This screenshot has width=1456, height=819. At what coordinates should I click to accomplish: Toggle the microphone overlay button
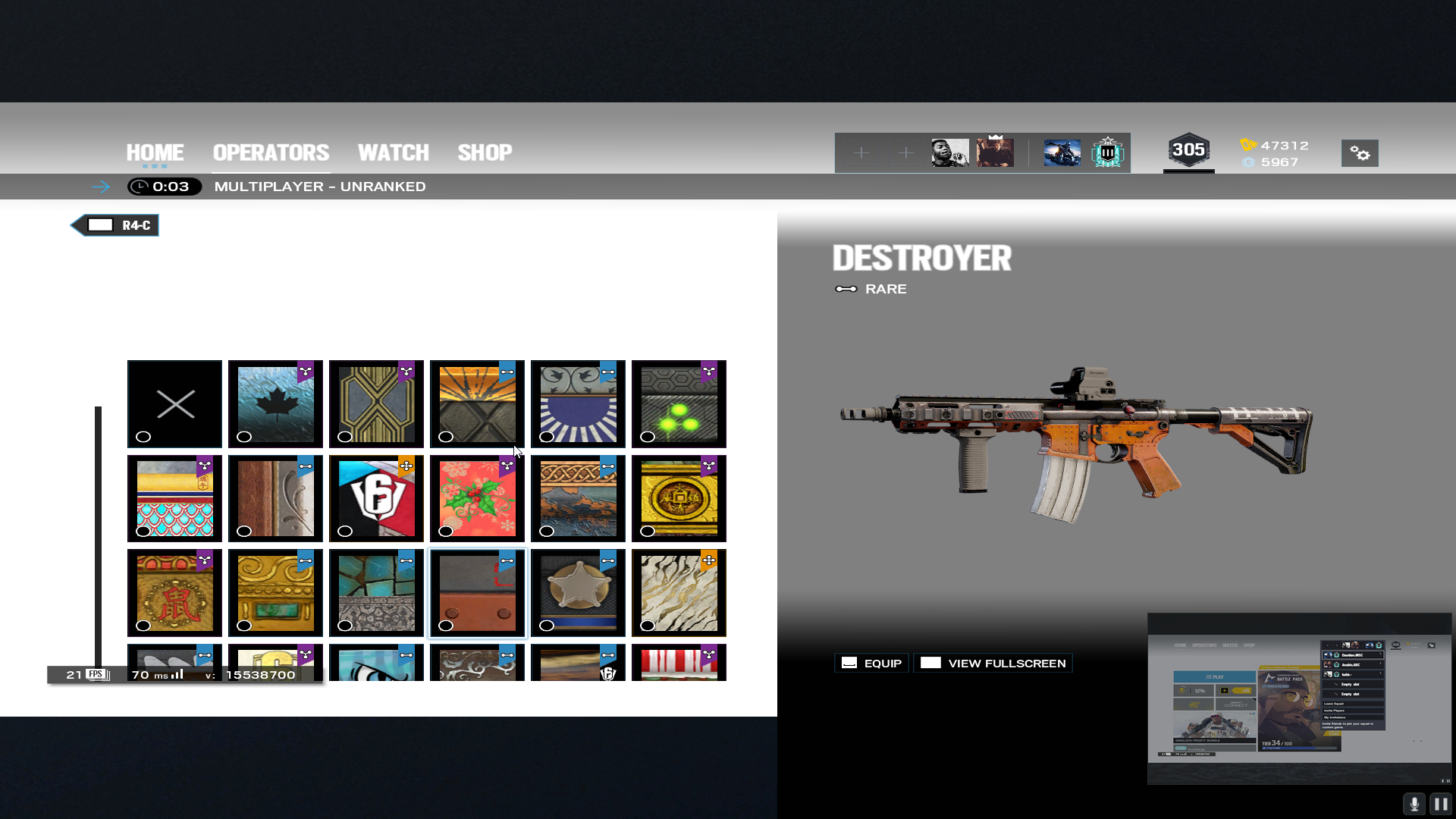pyautogui.click(x=1414, y=804)
